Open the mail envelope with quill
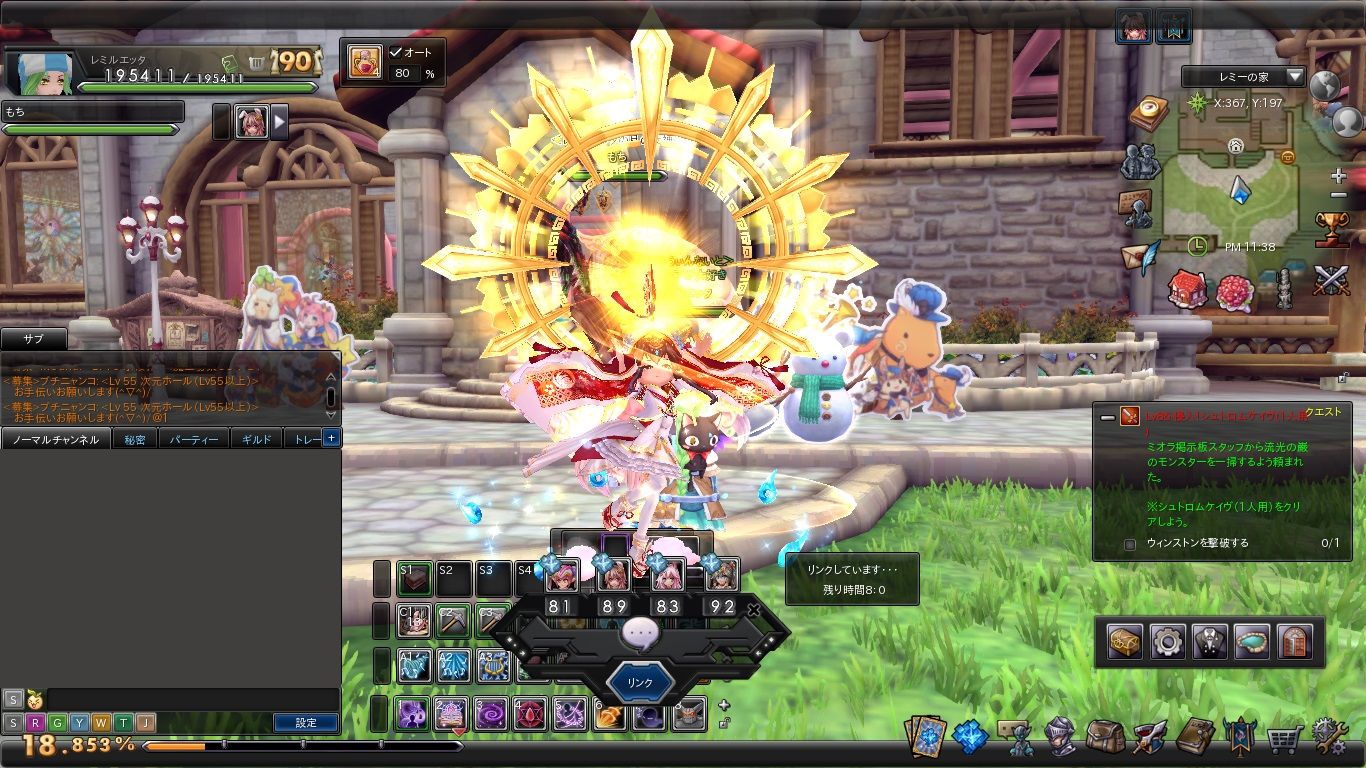 (x=1140, y=255)
